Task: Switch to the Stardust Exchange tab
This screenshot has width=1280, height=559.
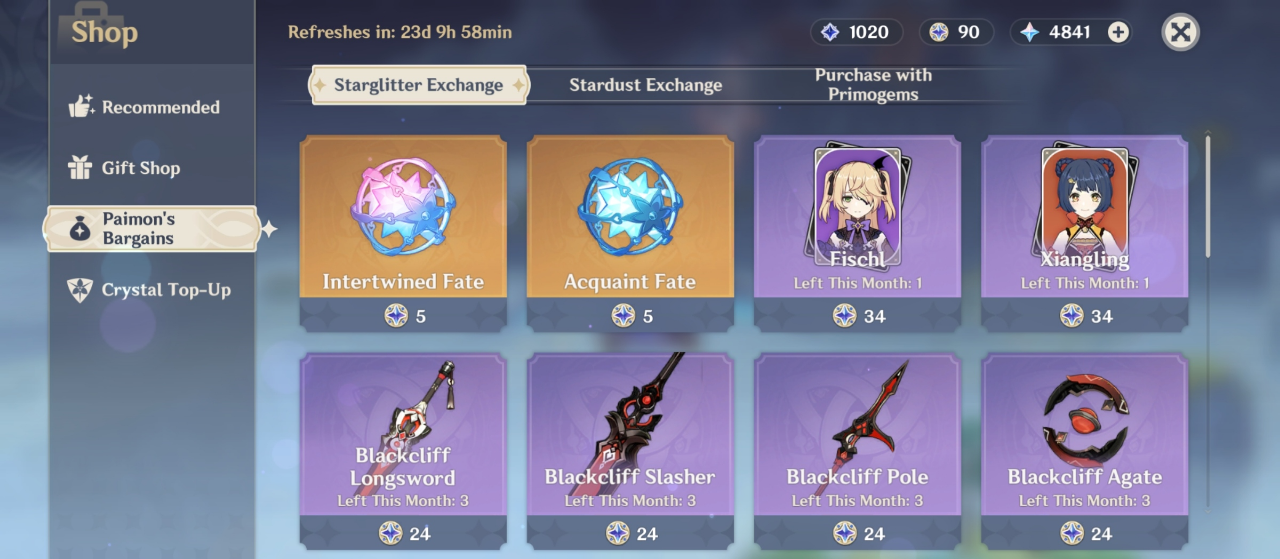Action: coord(645,85)
